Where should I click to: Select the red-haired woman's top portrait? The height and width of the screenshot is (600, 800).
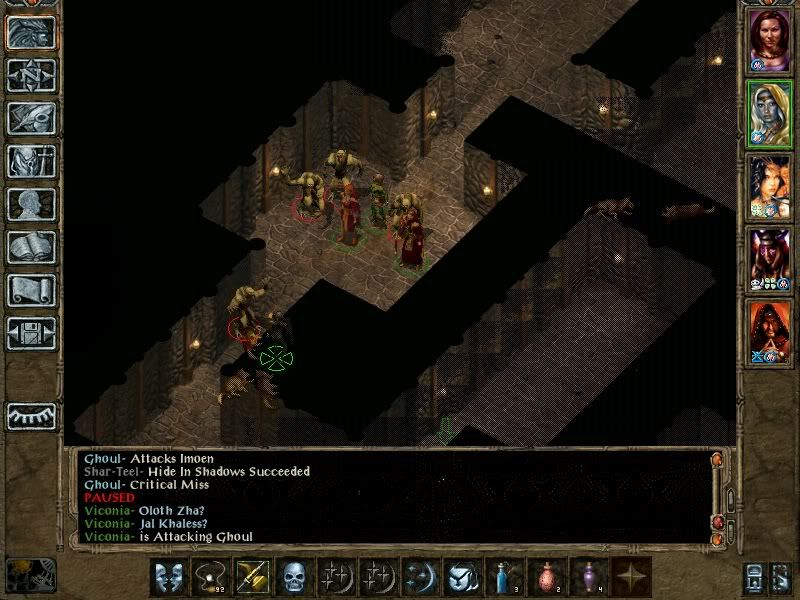click(769, 42)
